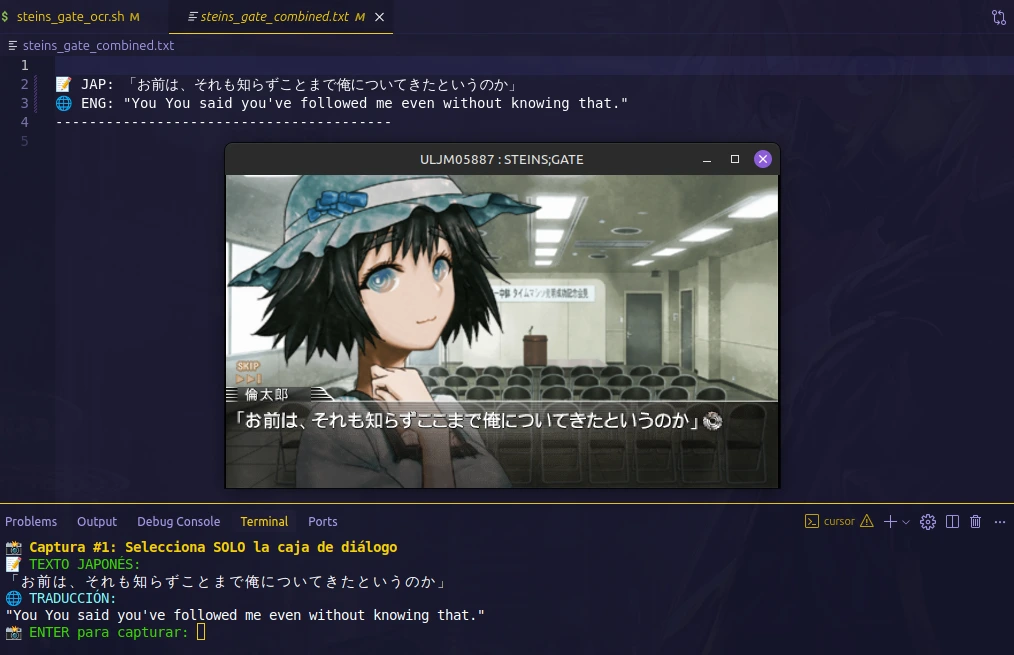Close the STEINS;GATE emulator window
This screenshot has height=655, width=1014.
click(762, 159)
